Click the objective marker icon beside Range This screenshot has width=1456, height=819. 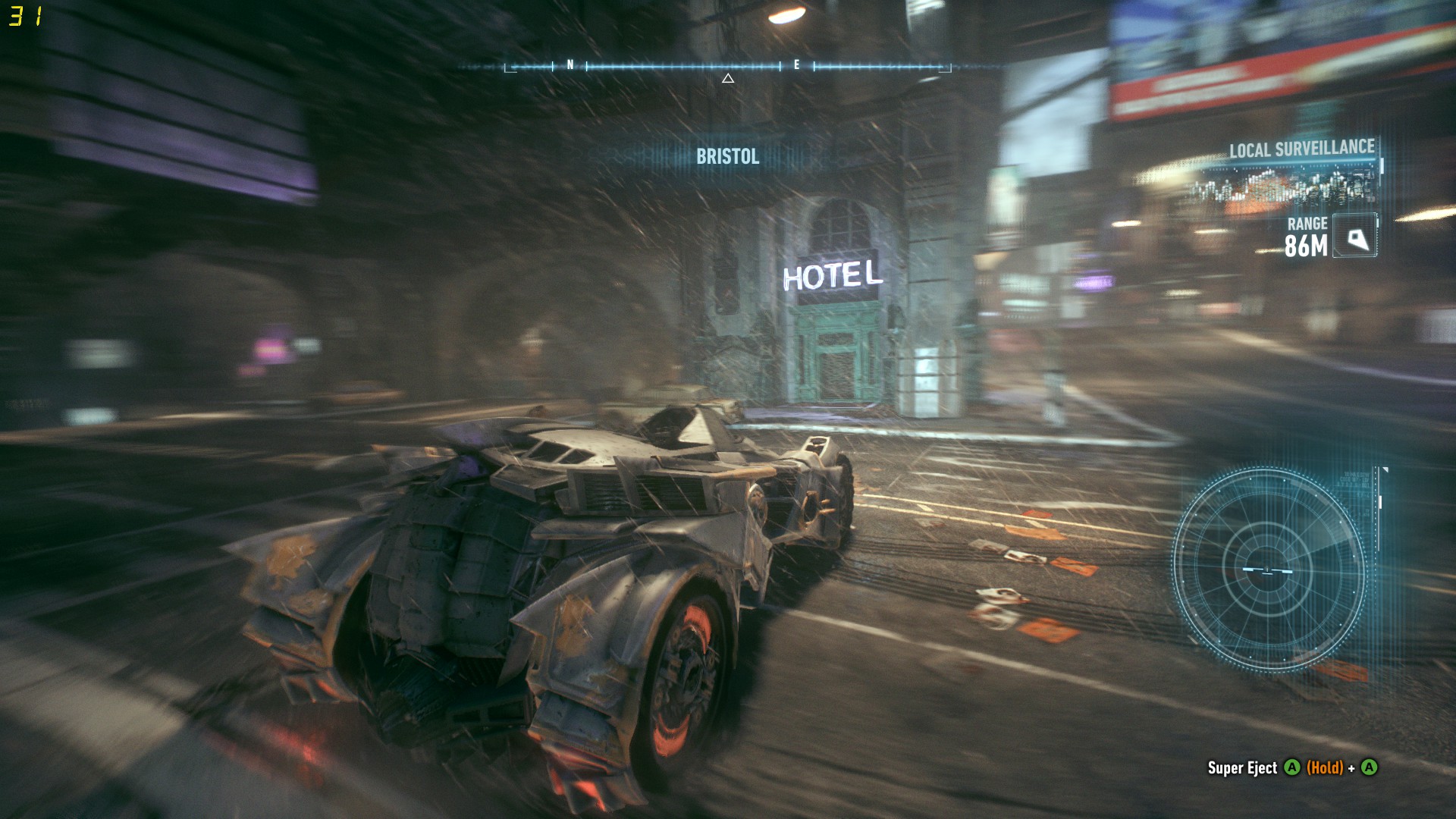(1355, 237)
